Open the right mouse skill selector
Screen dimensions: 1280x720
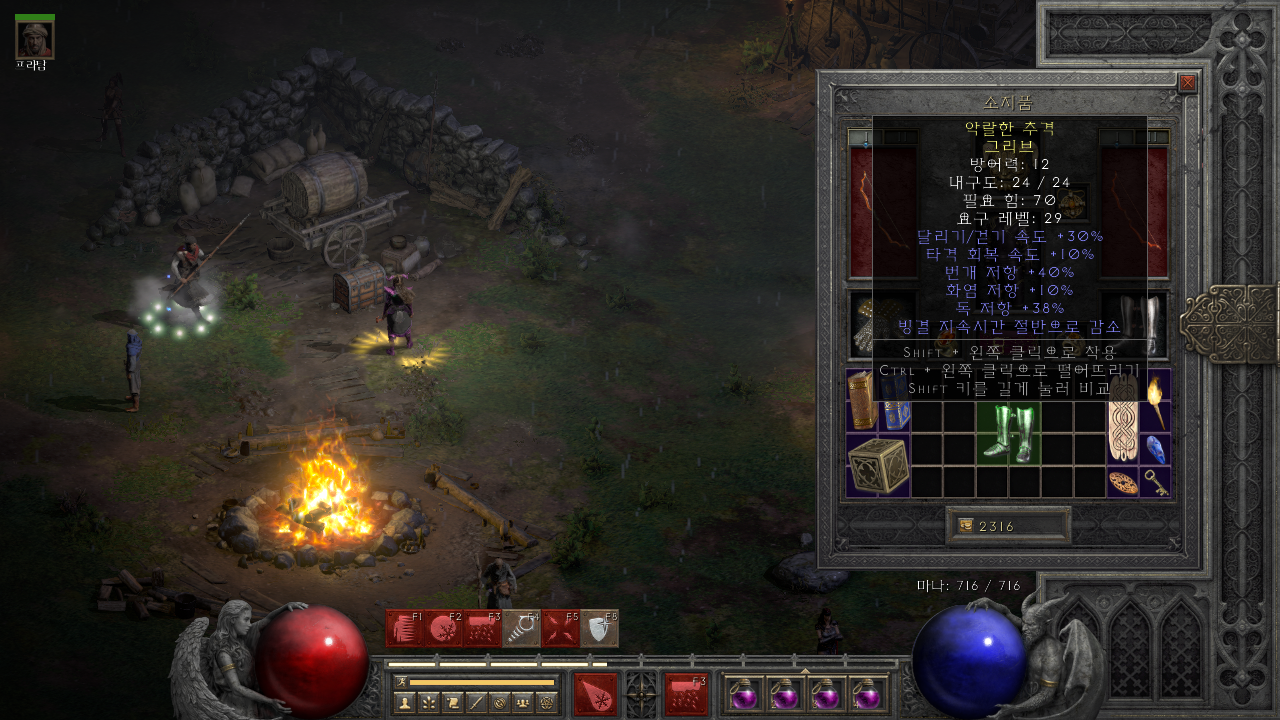[686, 693]
